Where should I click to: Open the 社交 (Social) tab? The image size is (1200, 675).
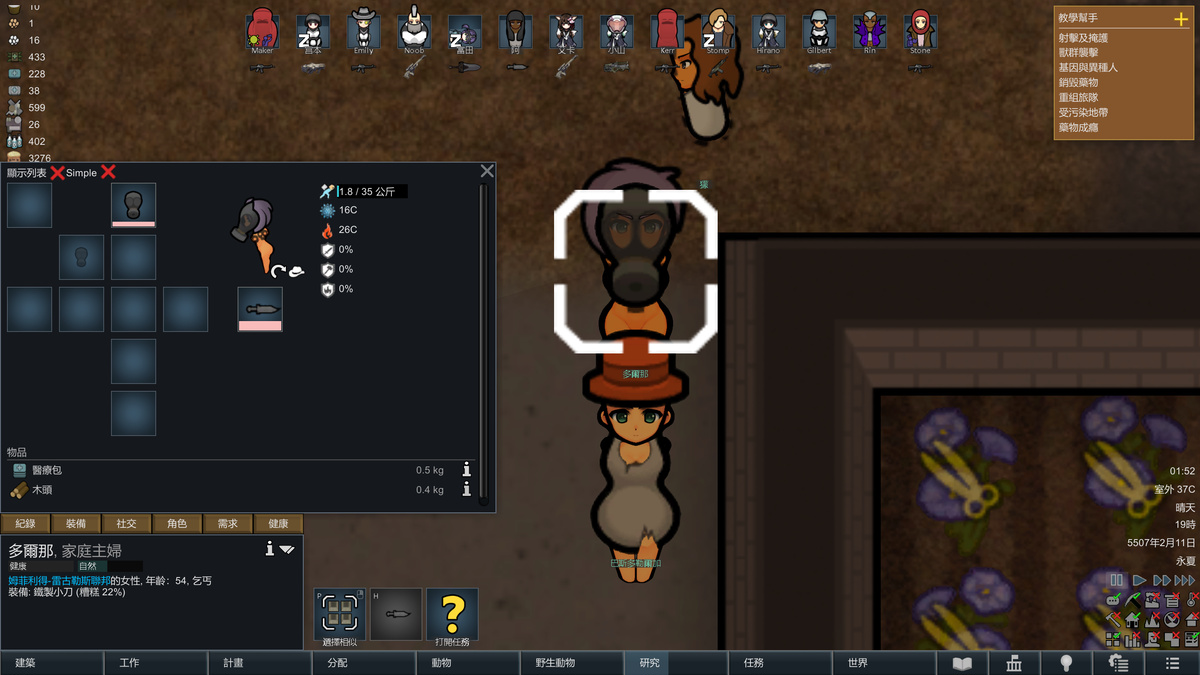(127, 523)
